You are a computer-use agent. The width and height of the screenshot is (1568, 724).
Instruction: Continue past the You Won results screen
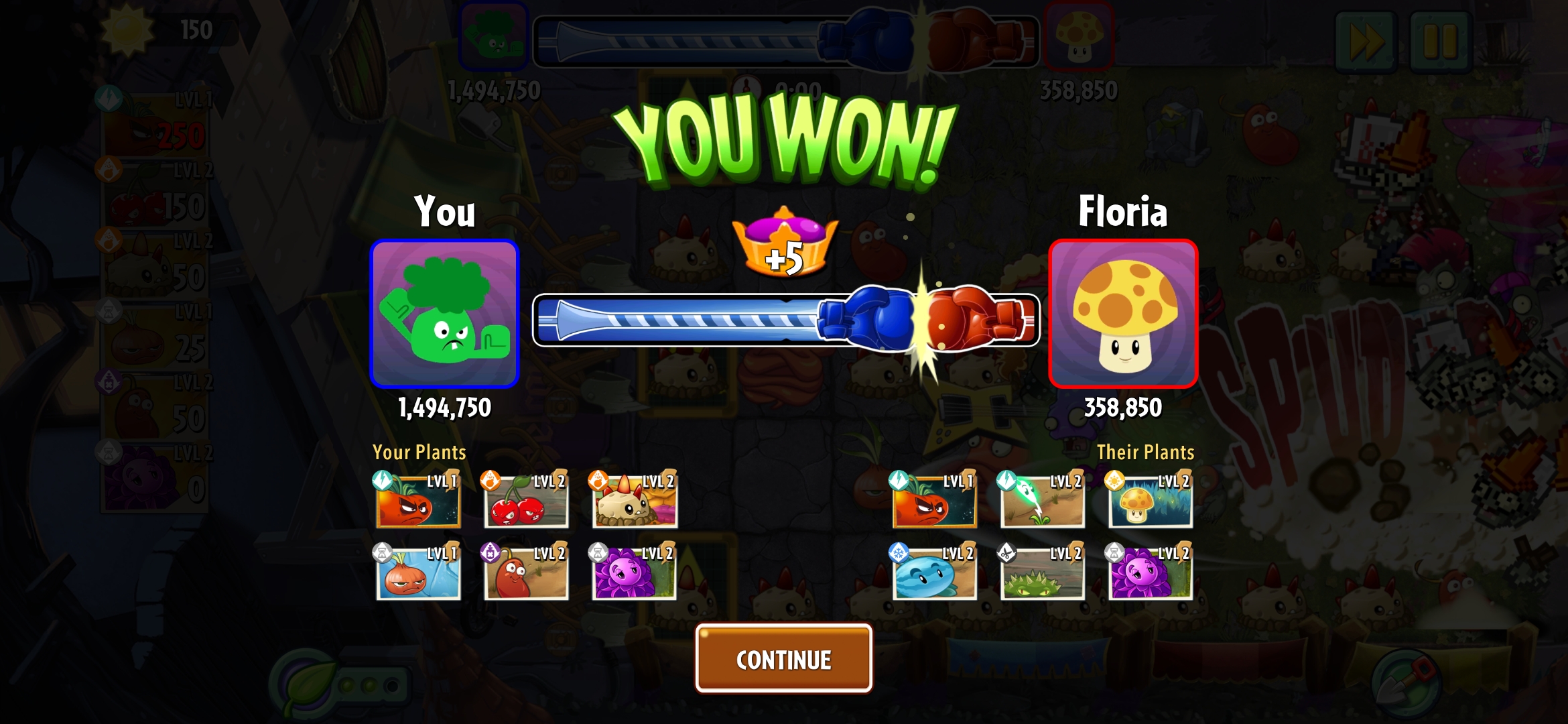tap(783, 658)
